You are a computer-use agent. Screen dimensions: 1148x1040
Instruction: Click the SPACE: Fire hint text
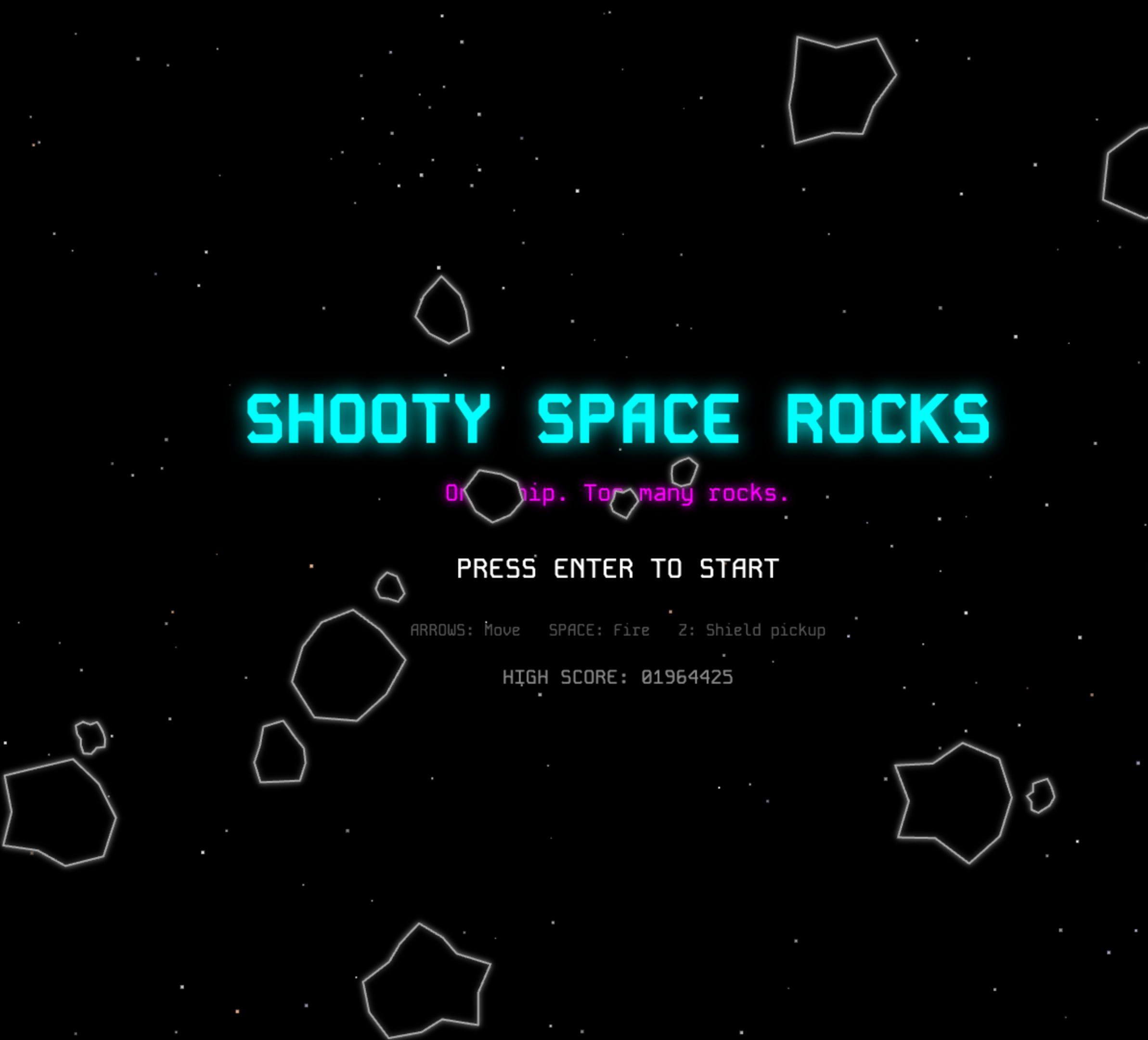[598, 630]
